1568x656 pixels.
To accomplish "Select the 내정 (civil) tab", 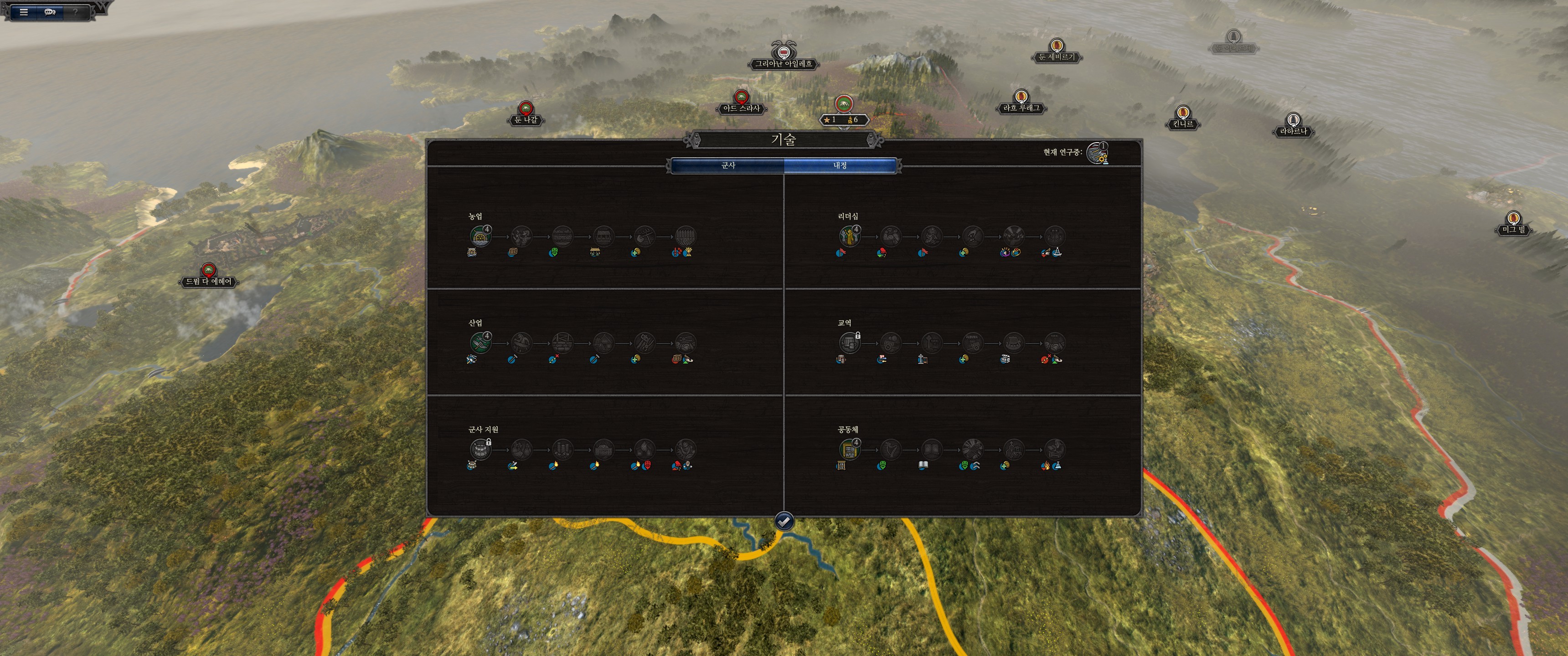I will (x=840, y=165).
